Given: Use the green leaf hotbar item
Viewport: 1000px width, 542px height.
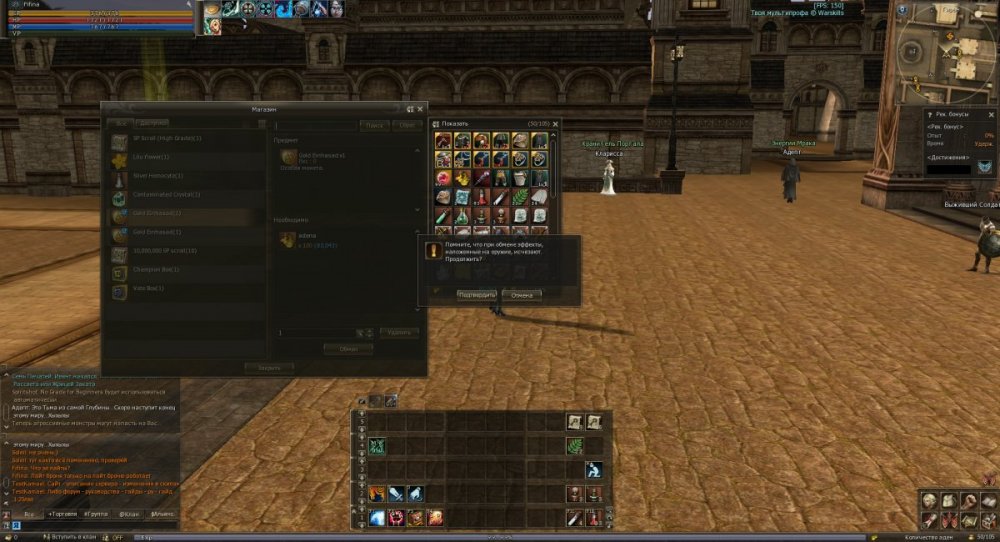Looking at the screenshot, I should pos(574,447).
